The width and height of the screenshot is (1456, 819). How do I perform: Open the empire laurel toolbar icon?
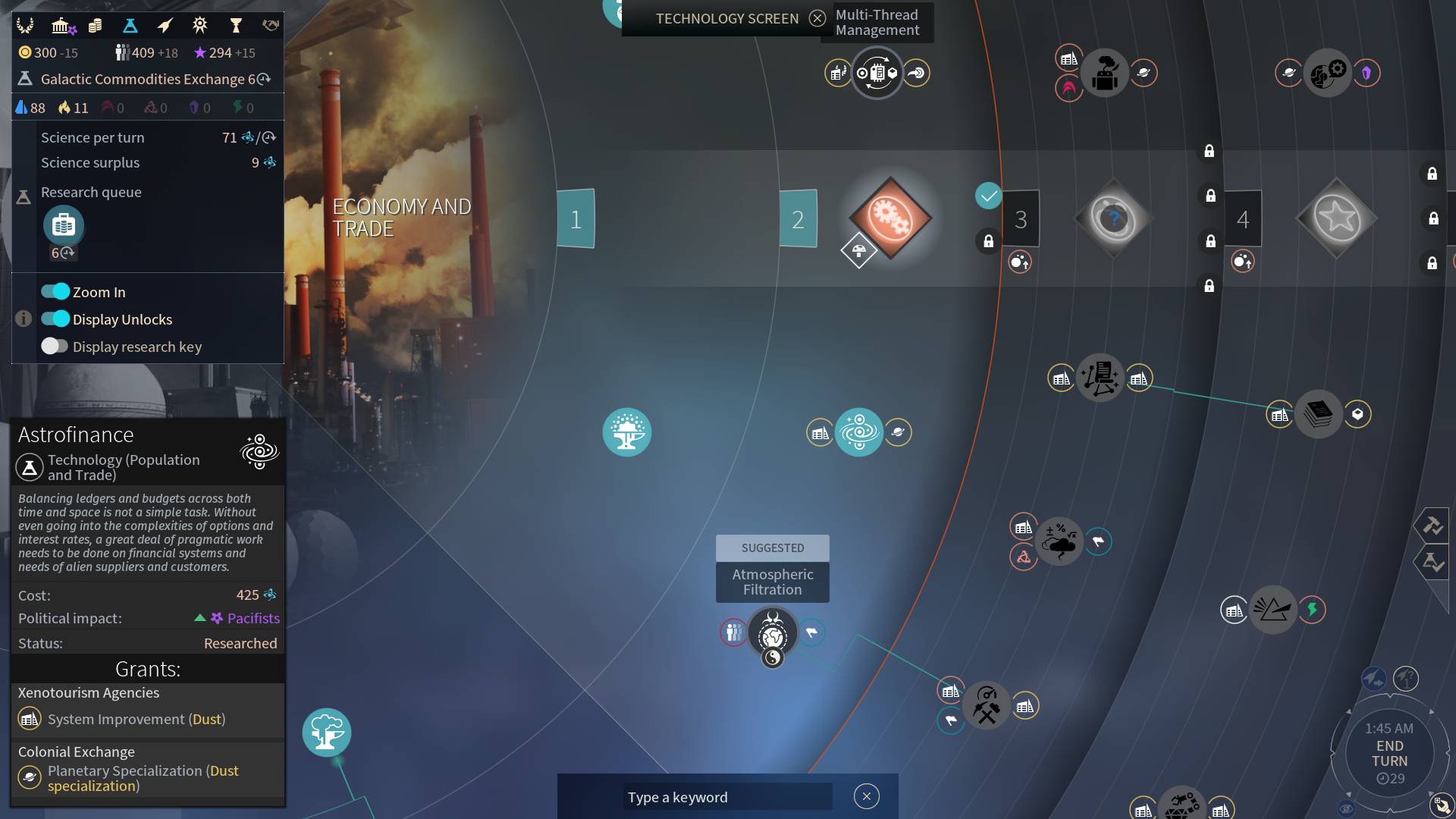click(25, 27)
